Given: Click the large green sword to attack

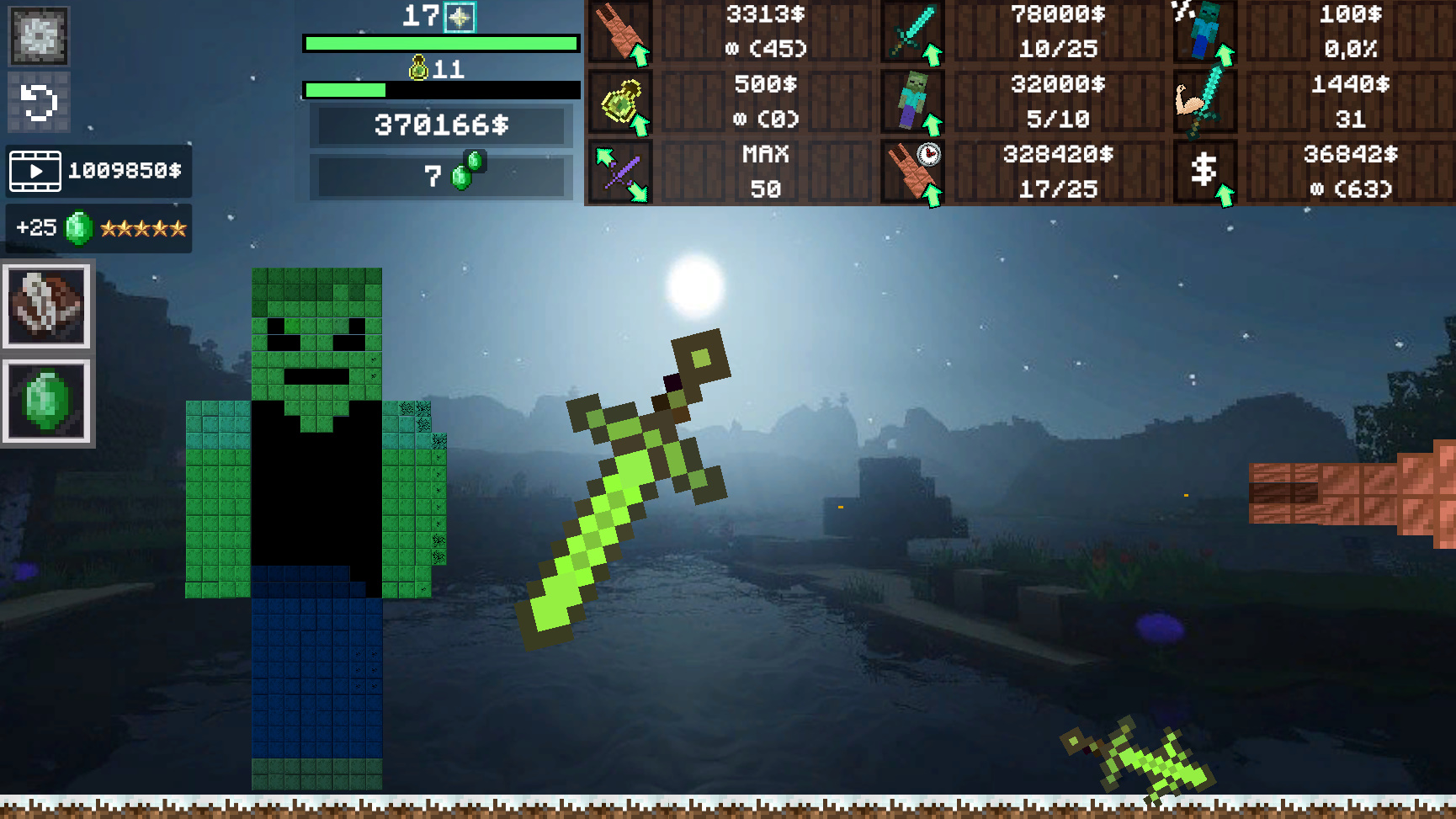Looking at the screenshot, I should click(627, 497).
